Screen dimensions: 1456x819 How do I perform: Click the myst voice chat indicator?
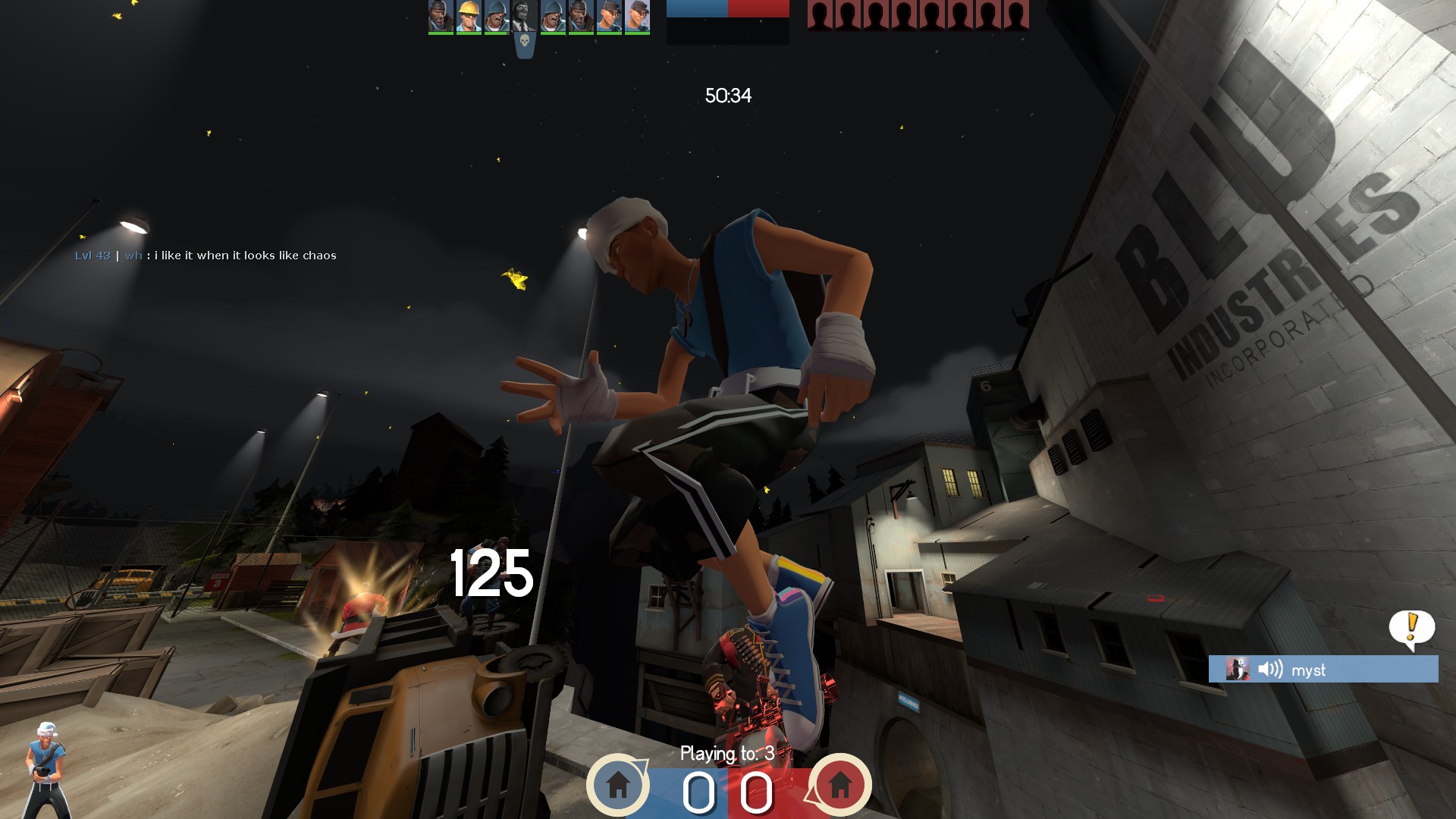1323,670
